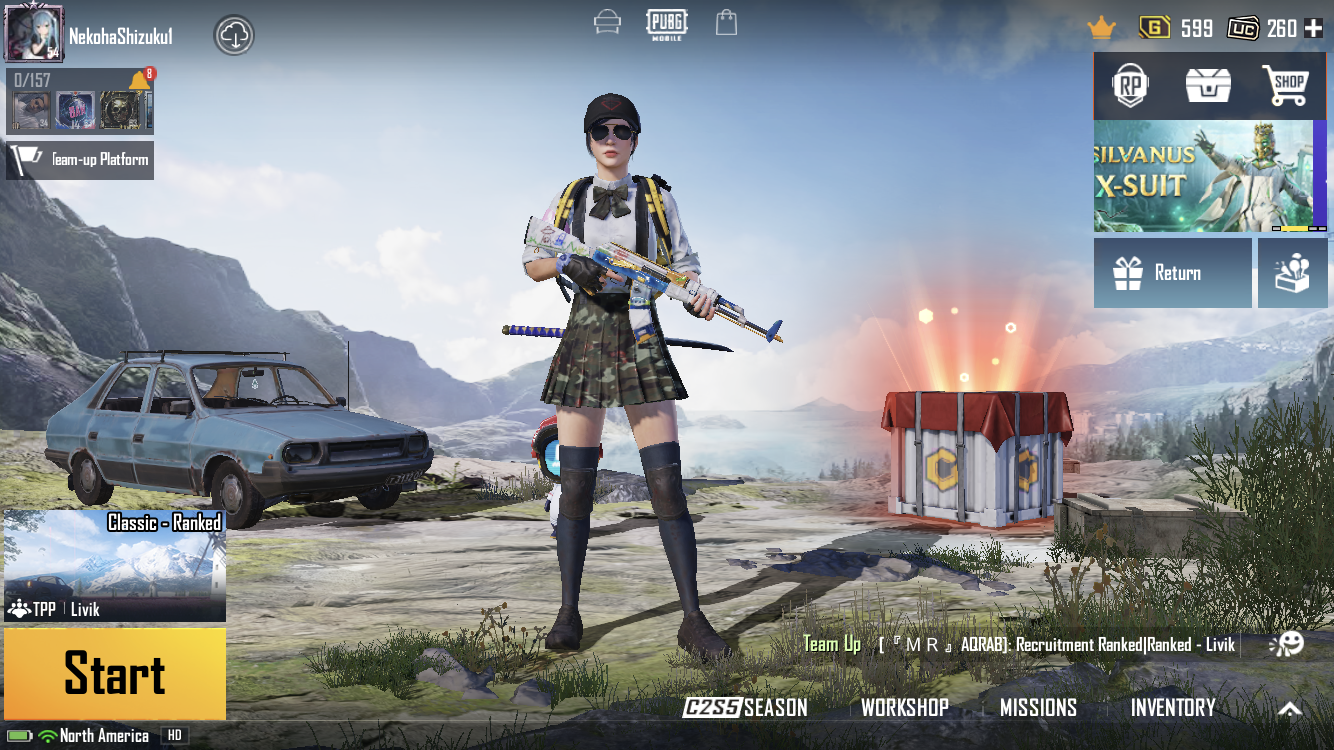Open the C2S5 Season menu
The width and height of the screenshot is (1334, 750).
[x=746, y=708]
